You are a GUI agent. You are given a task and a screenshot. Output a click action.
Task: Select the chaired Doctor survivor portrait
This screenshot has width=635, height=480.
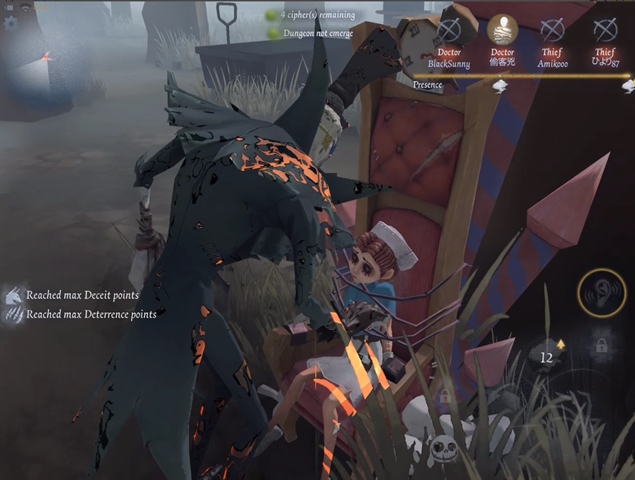tap(502, 30)
